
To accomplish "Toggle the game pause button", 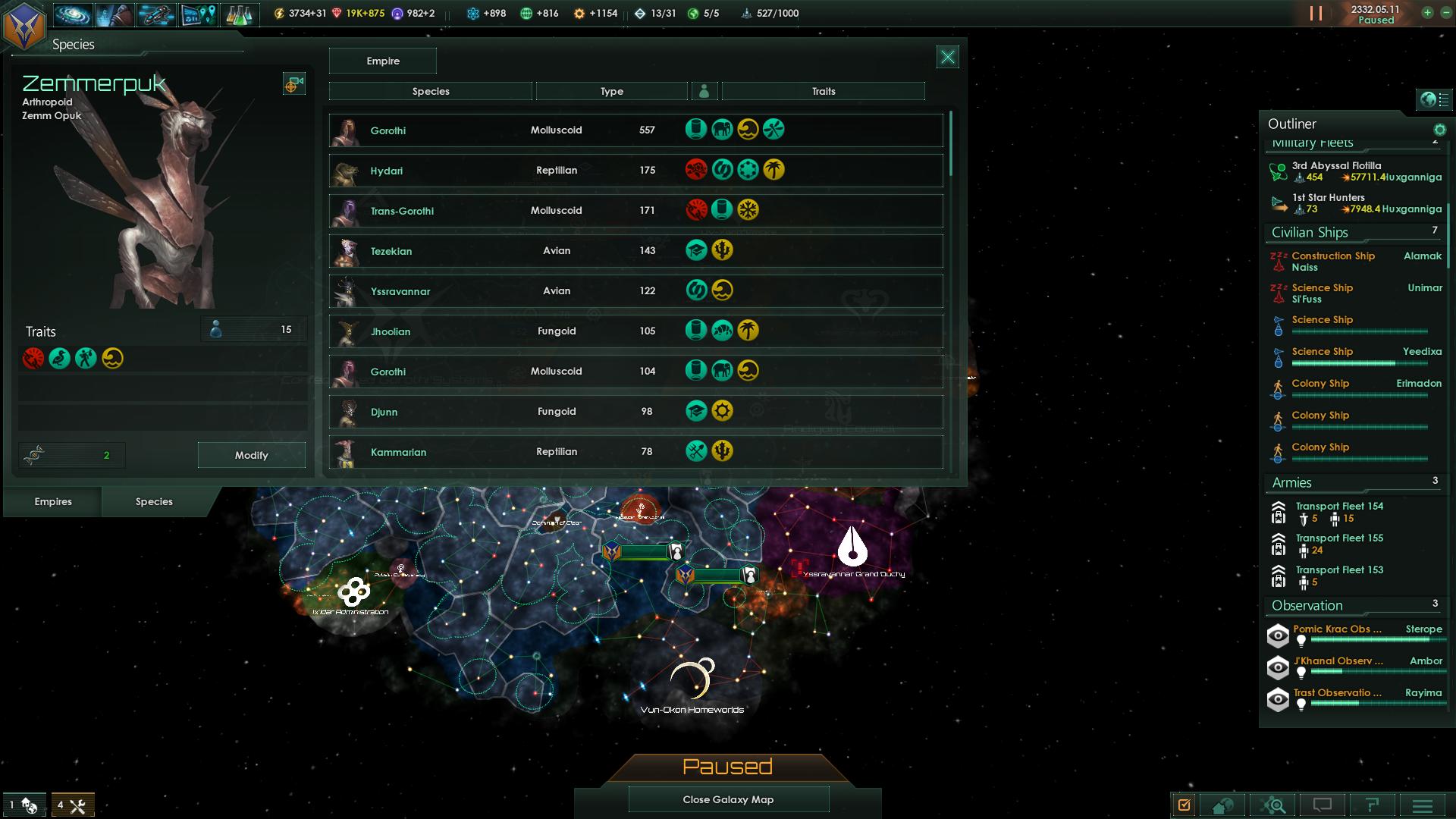I will point(1316,14).
